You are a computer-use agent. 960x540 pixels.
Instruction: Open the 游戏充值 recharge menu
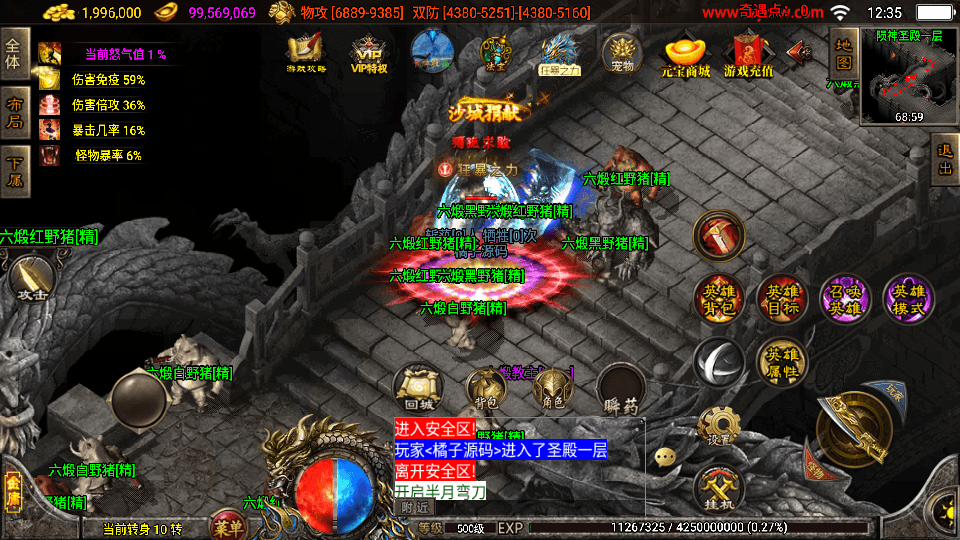(748, 56)
